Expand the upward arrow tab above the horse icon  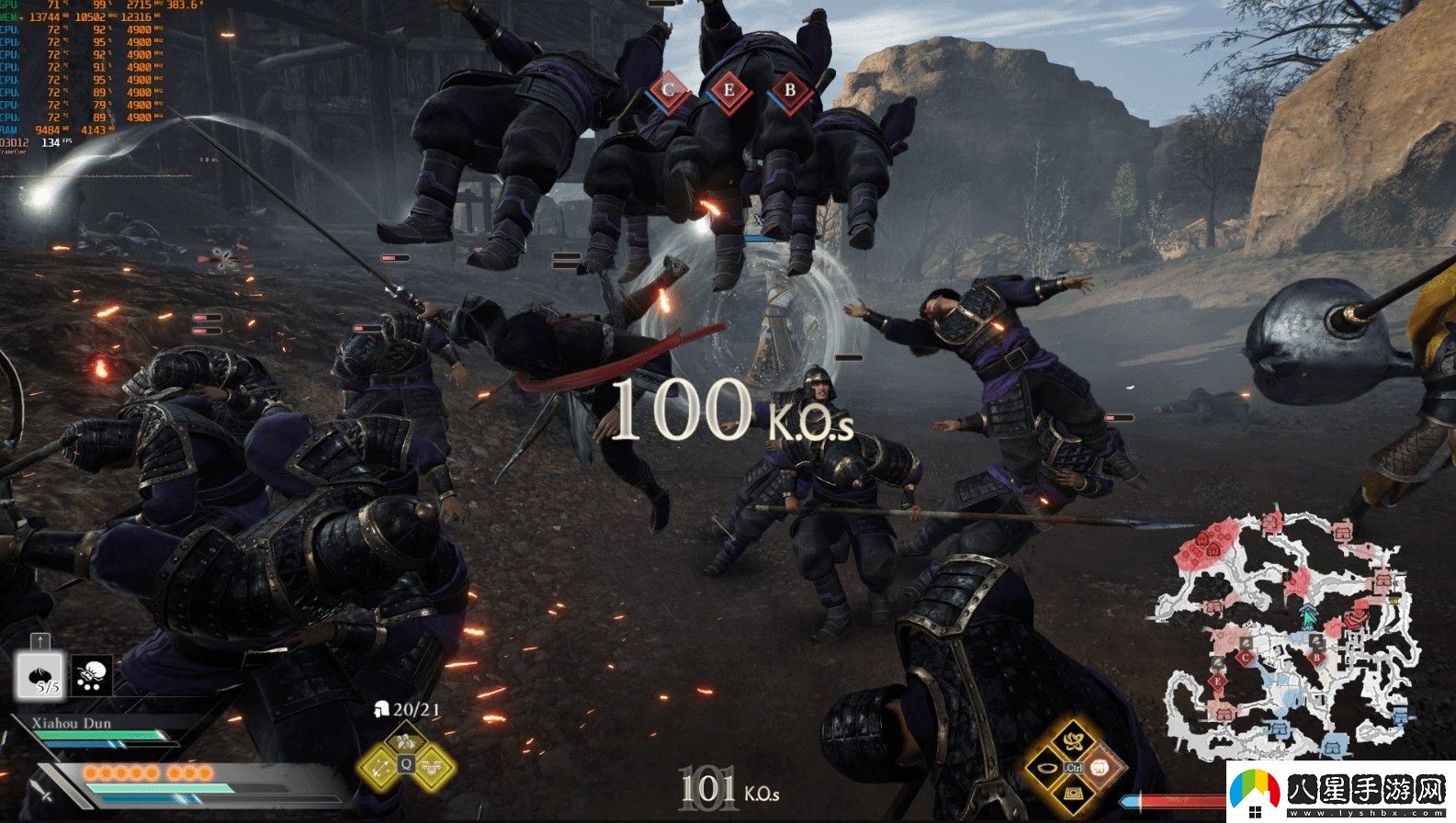40,640
